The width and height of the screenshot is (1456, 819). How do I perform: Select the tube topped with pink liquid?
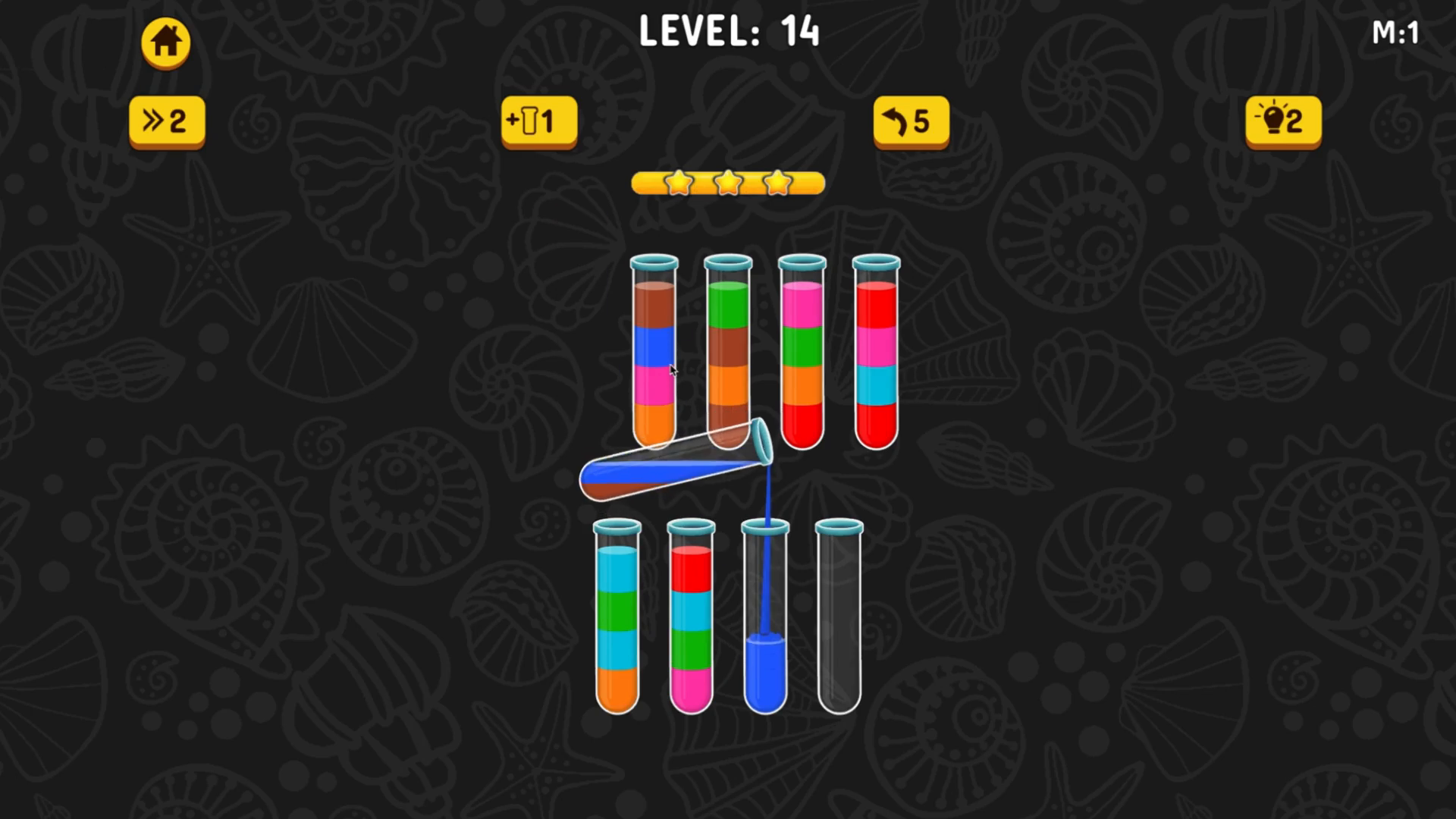pos(802,349)
